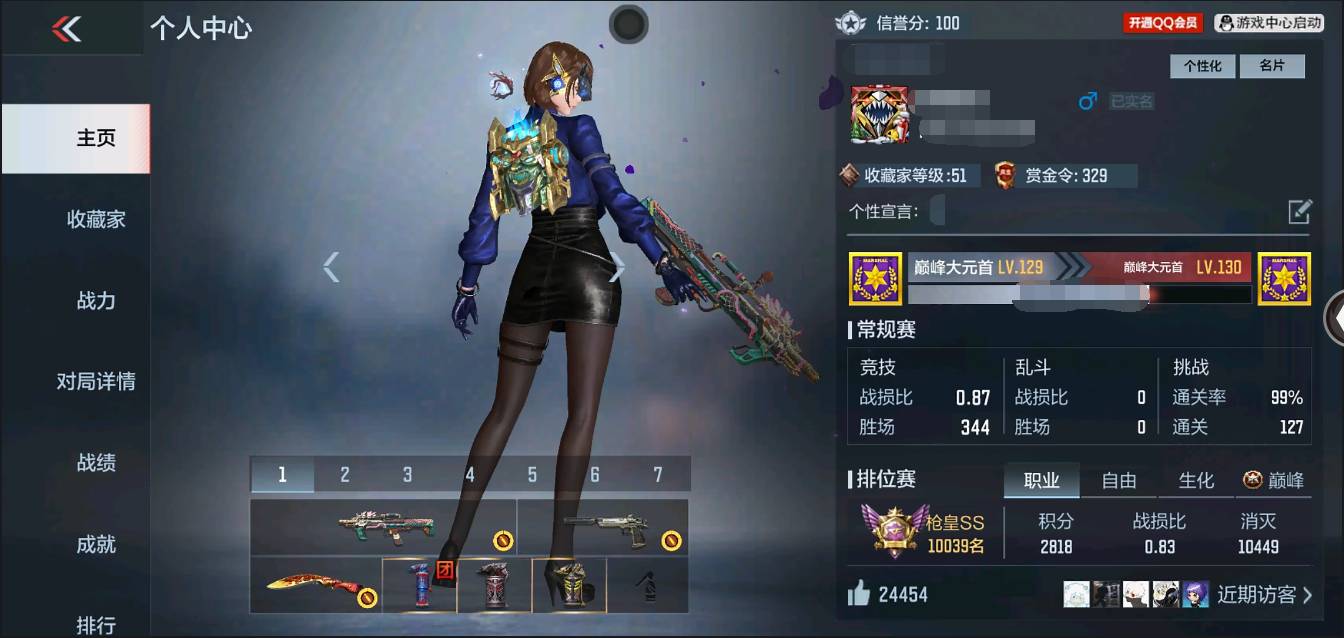View 对局详情 match details

point(96,381)
